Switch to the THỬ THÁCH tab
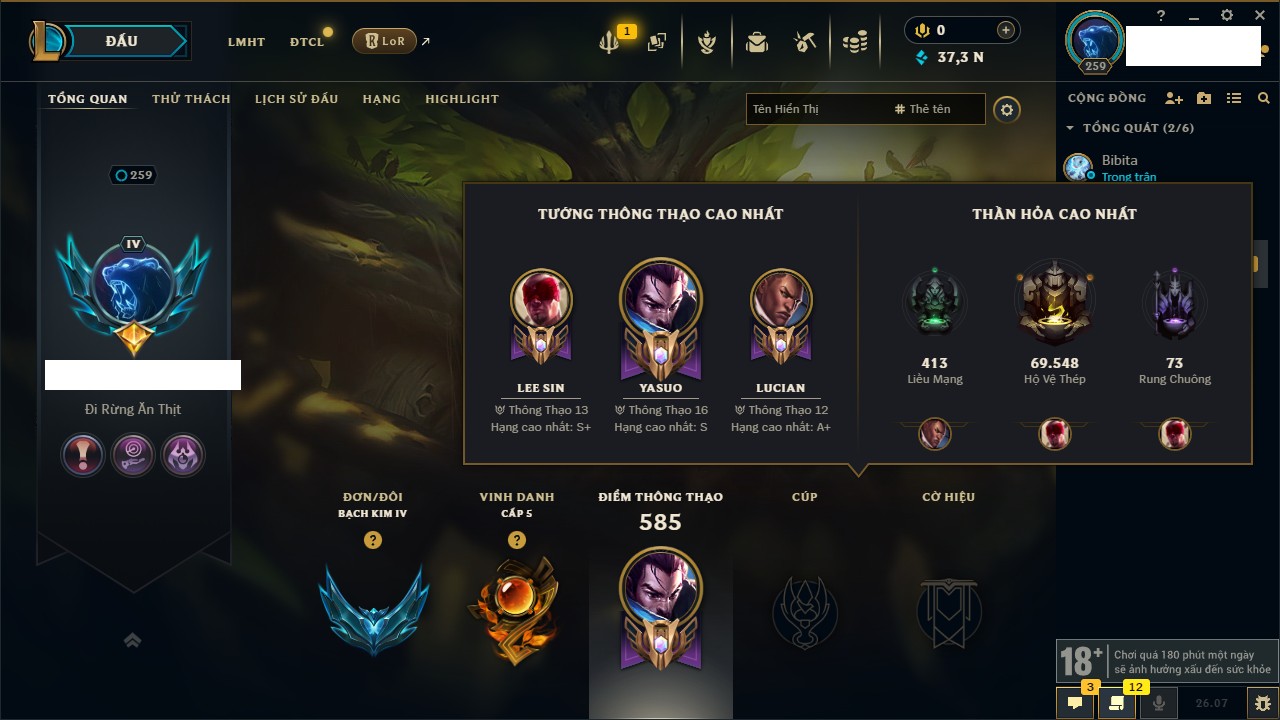This screenshot has width=1280, height=720. tap(191, 99)
